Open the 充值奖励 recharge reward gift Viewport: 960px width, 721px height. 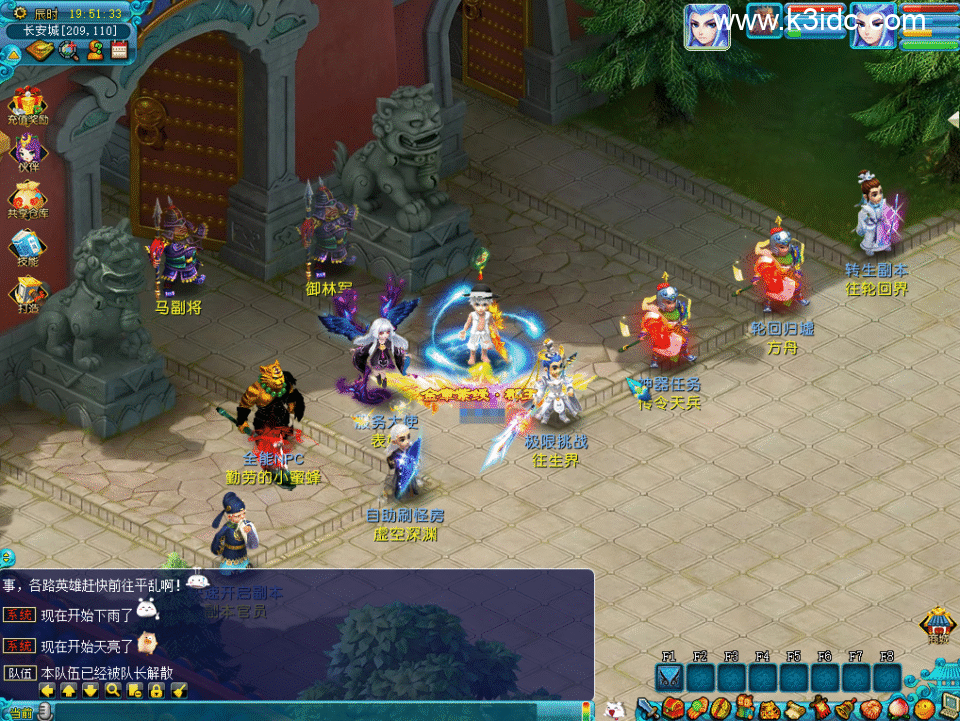(x=26, y=103)
